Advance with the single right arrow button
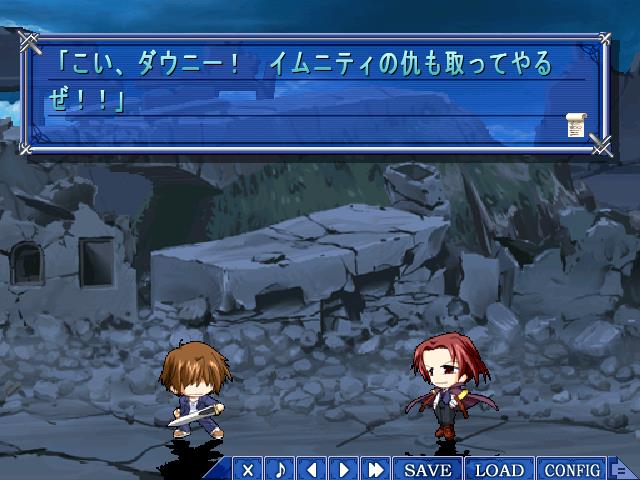This screenshot has width=640, height=480. tap(344, 469)
